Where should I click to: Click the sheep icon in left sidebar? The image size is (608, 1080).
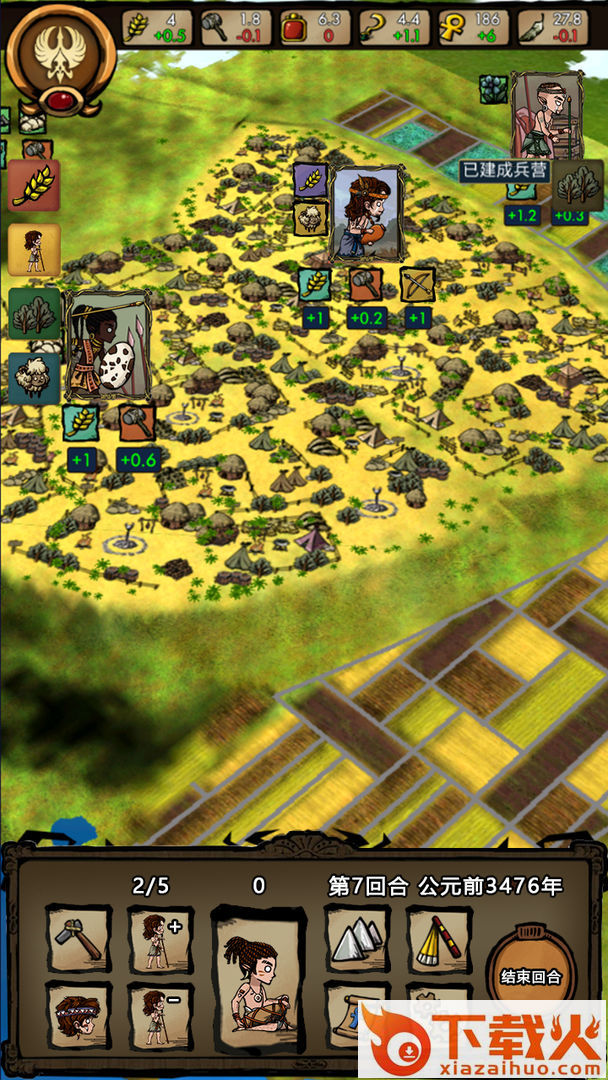tap(34, 378)
